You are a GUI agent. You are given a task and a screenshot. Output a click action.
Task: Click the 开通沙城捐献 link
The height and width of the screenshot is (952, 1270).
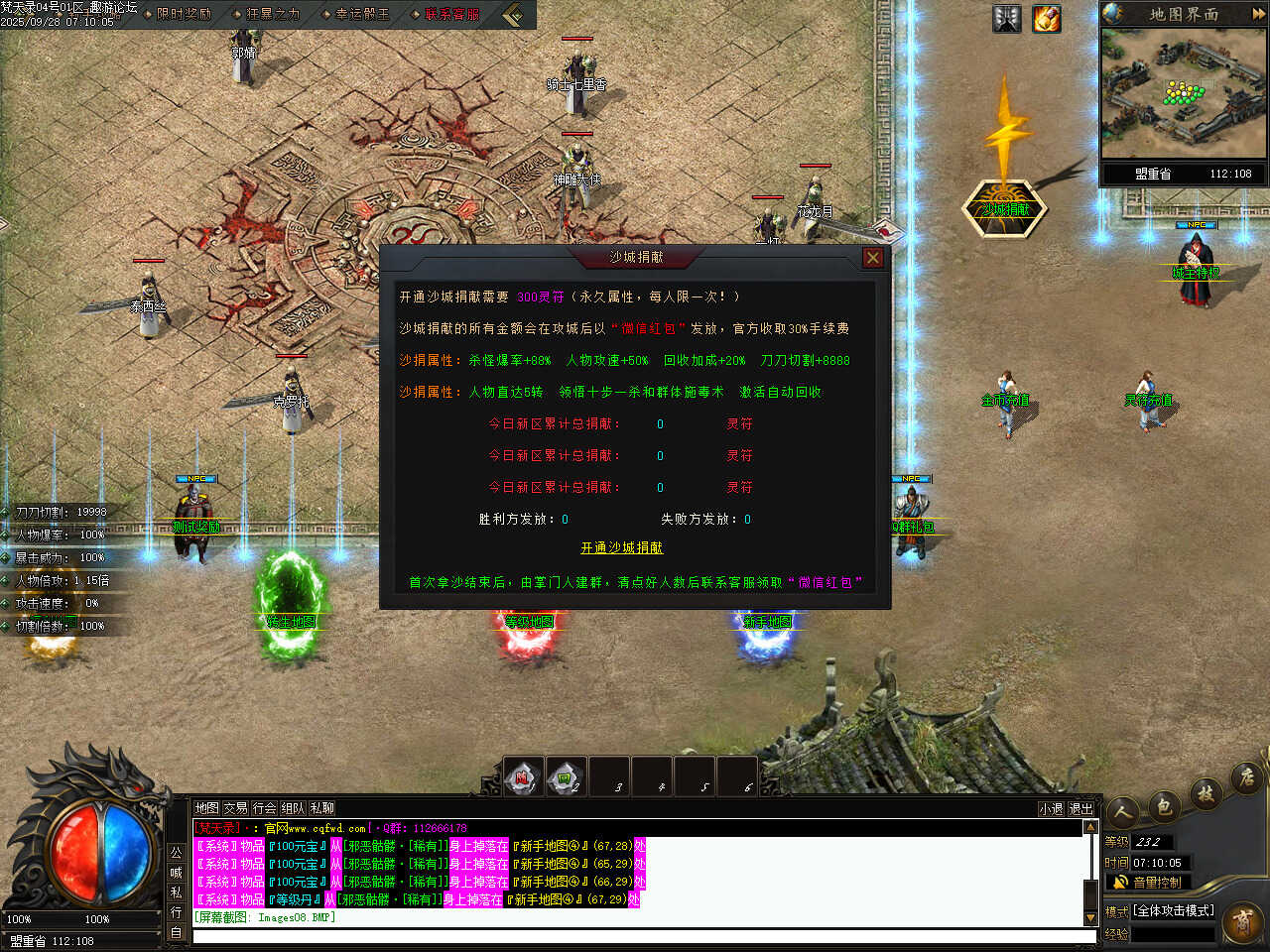622,548
